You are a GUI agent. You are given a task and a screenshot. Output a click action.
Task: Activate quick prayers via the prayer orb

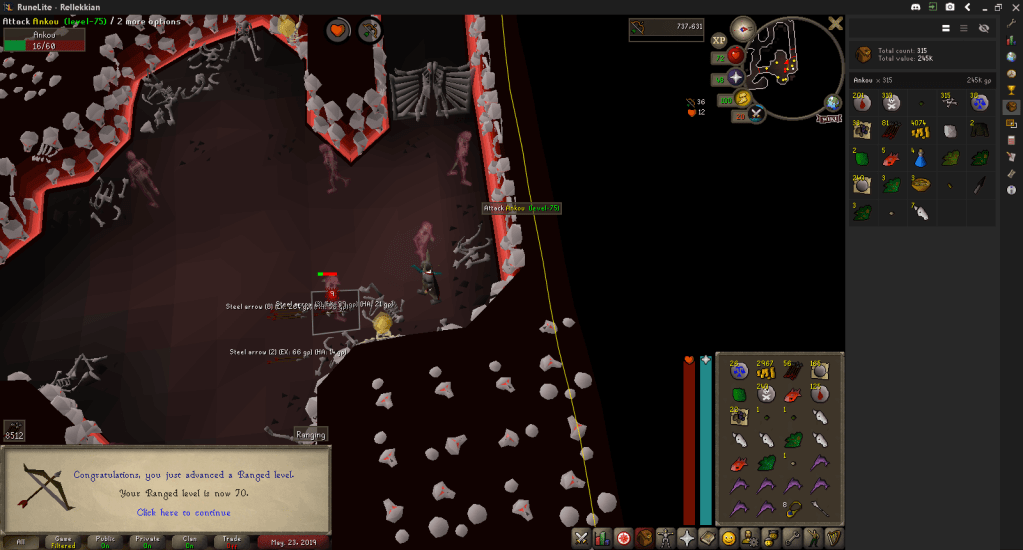(735, 77)
